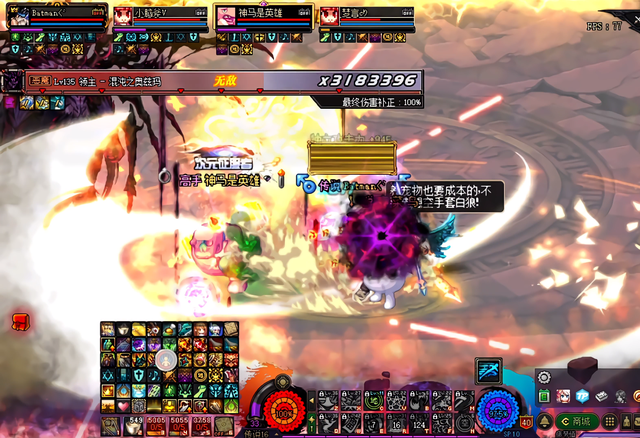The width and height of the screenshot is (640, 438).
Task: Click the red lantern icon at left edge
Action: pos(19,320)
